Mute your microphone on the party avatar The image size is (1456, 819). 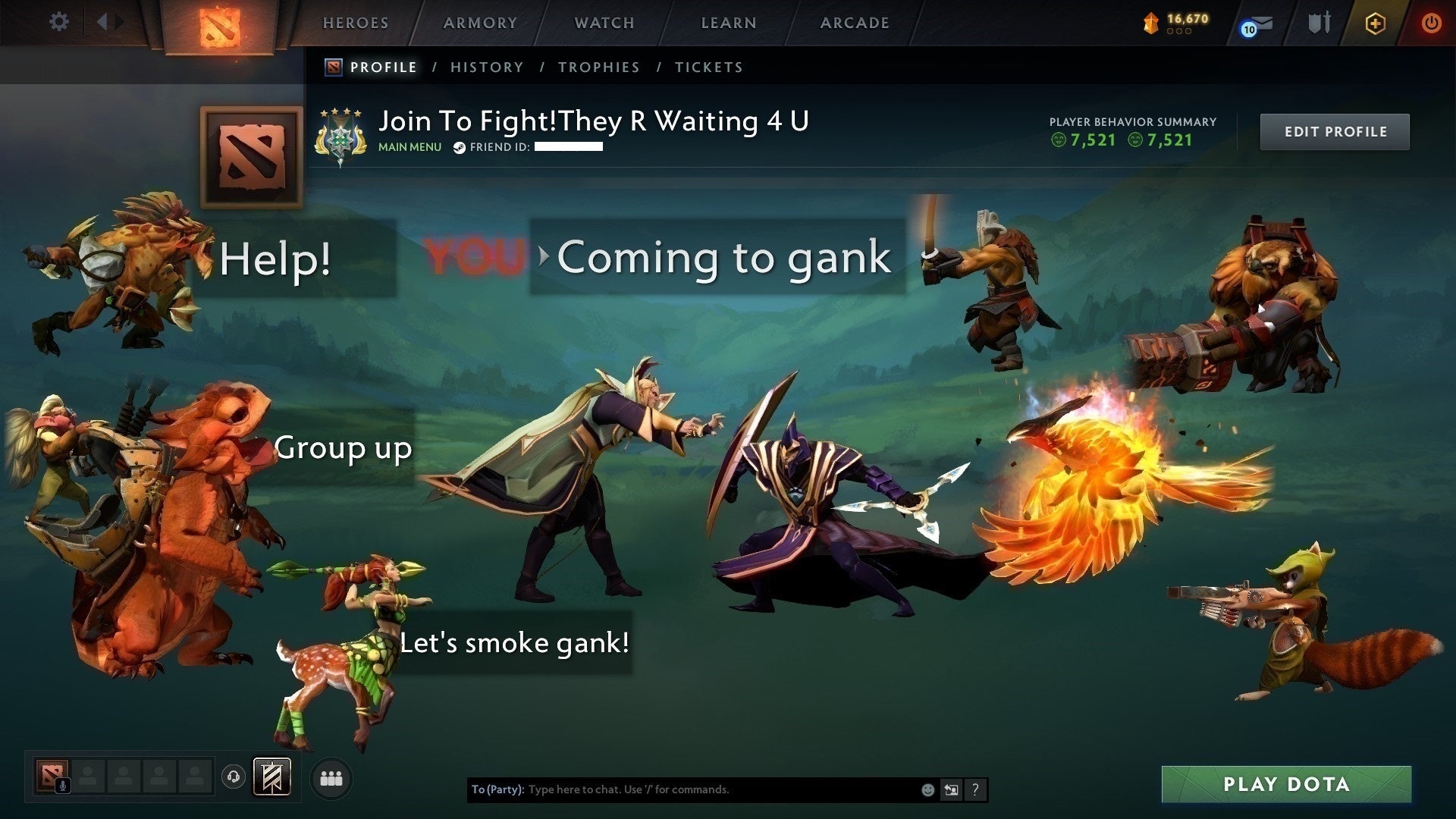click(63, 785)
